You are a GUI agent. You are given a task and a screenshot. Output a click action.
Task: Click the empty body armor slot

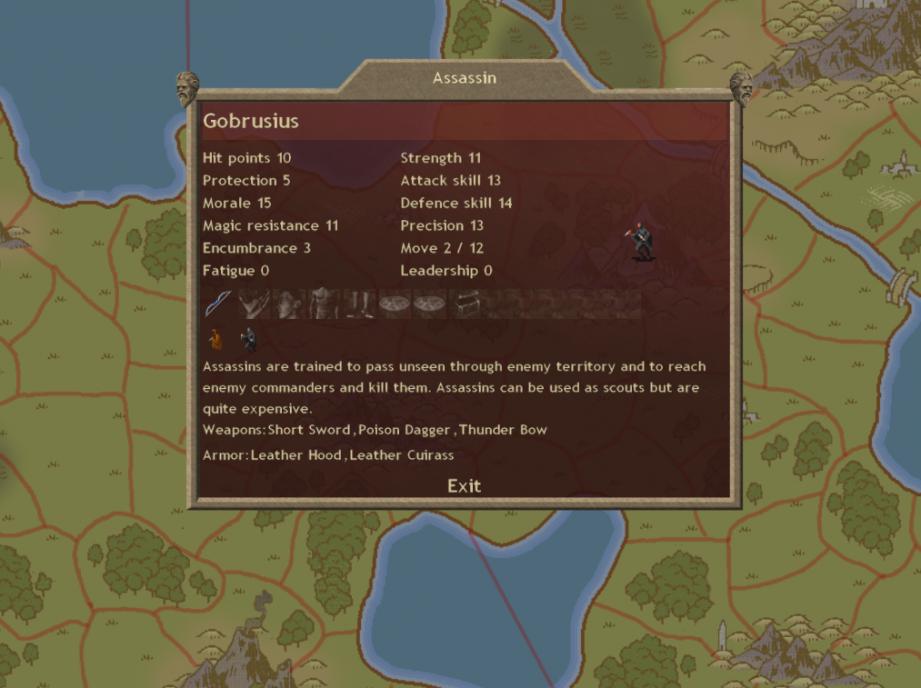point(323,303)
